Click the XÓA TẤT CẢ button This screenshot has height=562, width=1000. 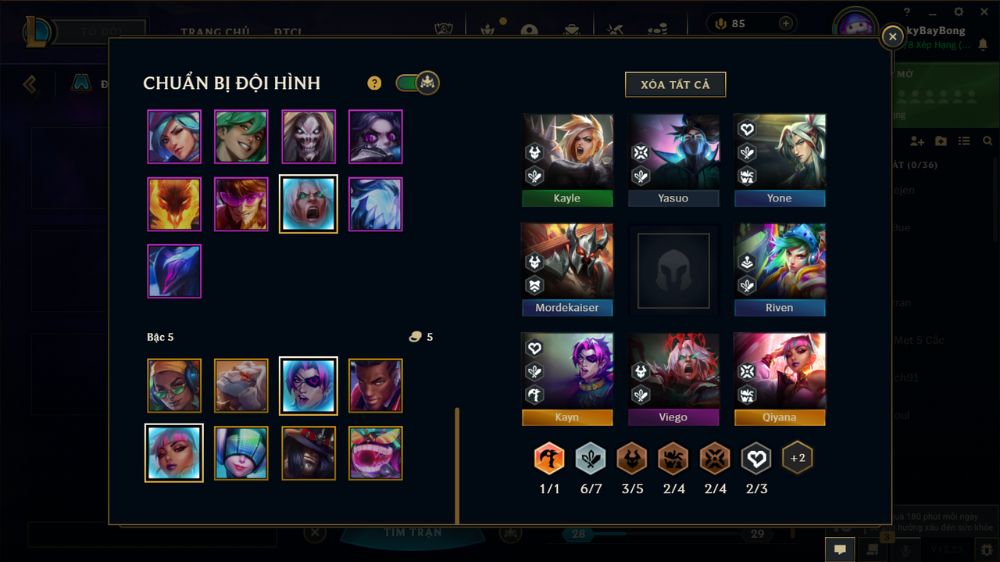pyautogui.click(x=675, y=84)
